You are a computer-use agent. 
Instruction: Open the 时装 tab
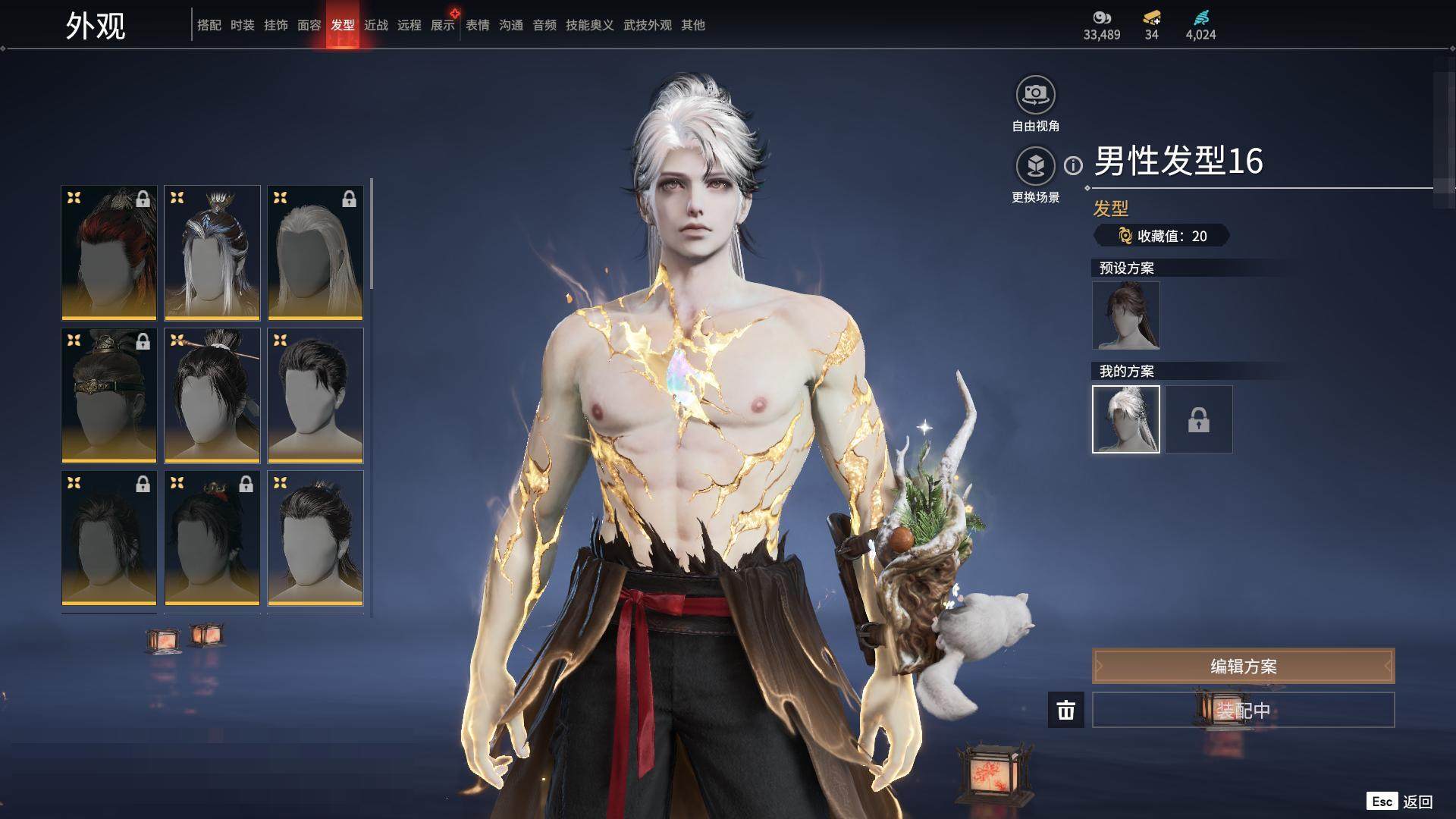pos(242,25)
